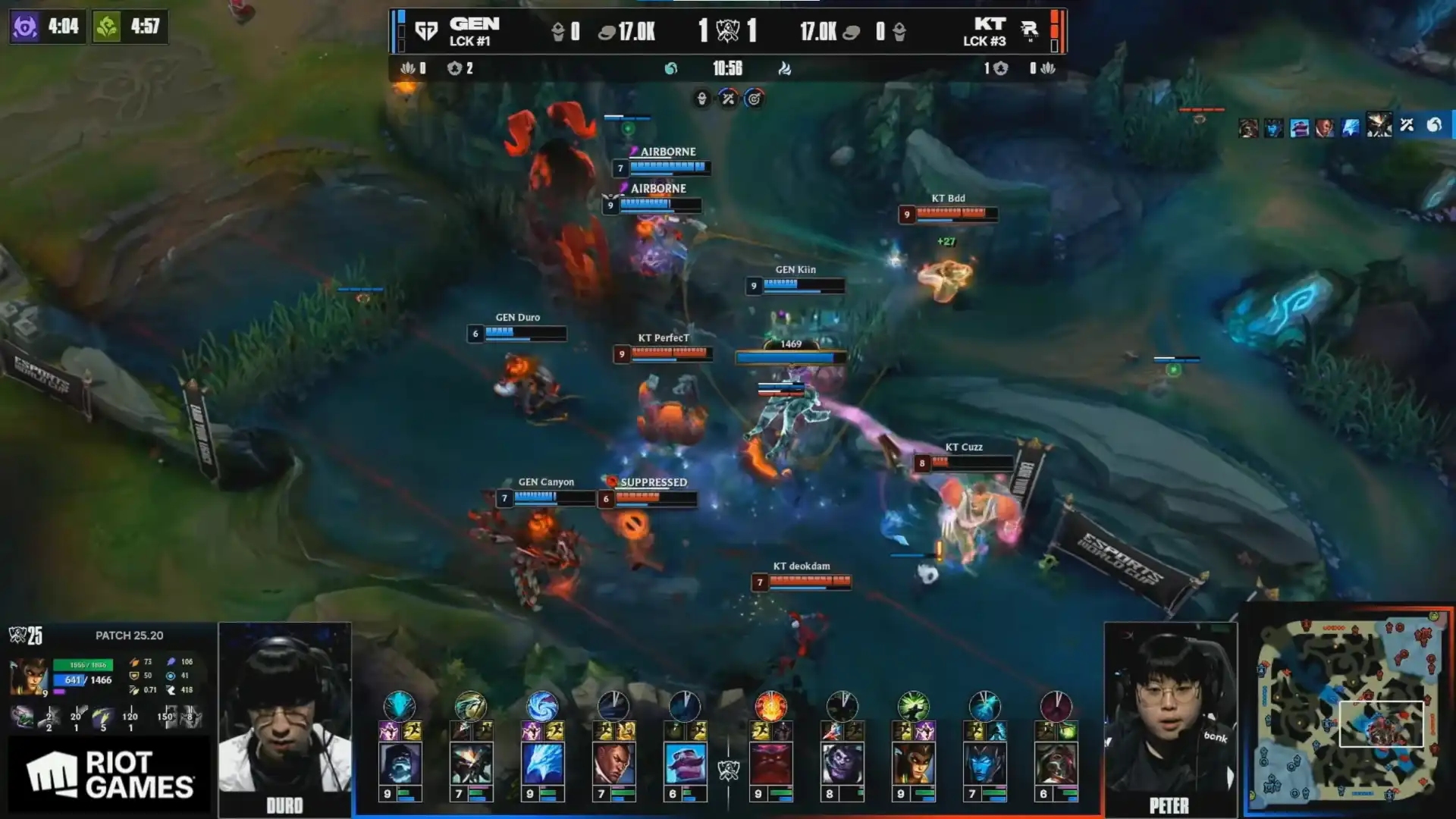Click the white swirl icon at top-right edge
The image size is (1456, 819).
(1434, 125)
